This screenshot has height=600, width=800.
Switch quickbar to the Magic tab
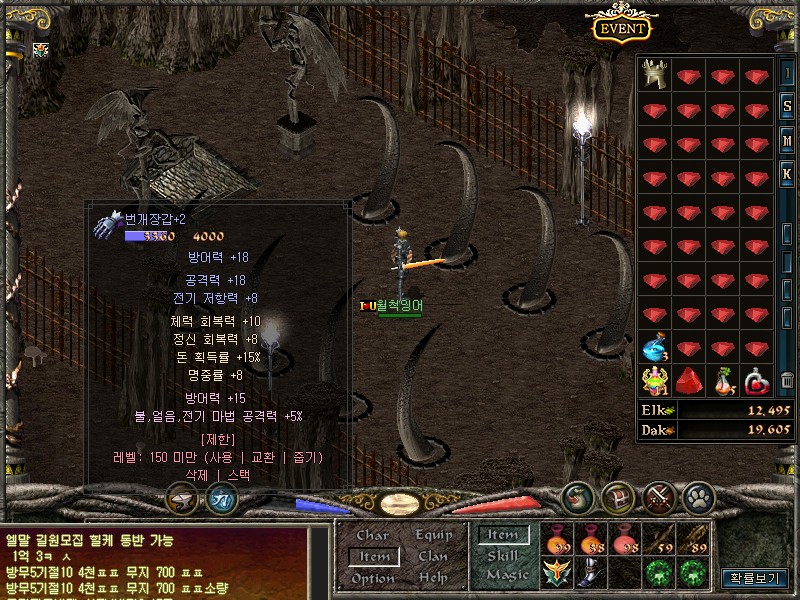pos(506,575)
